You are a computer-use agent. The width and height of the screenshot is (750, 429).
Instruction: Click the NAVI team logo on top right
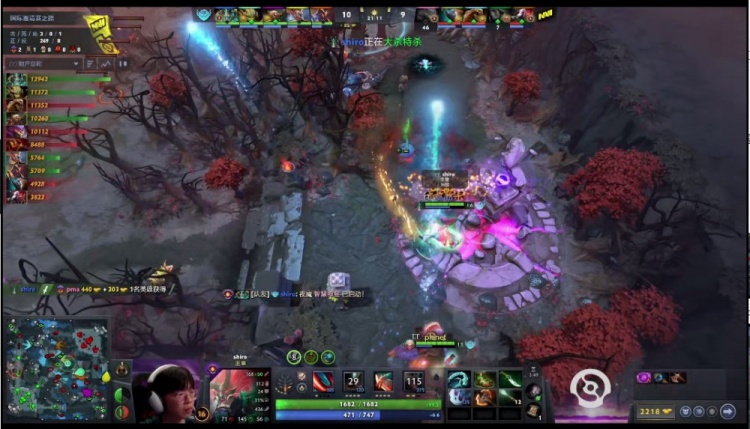(x=546, y=14)
